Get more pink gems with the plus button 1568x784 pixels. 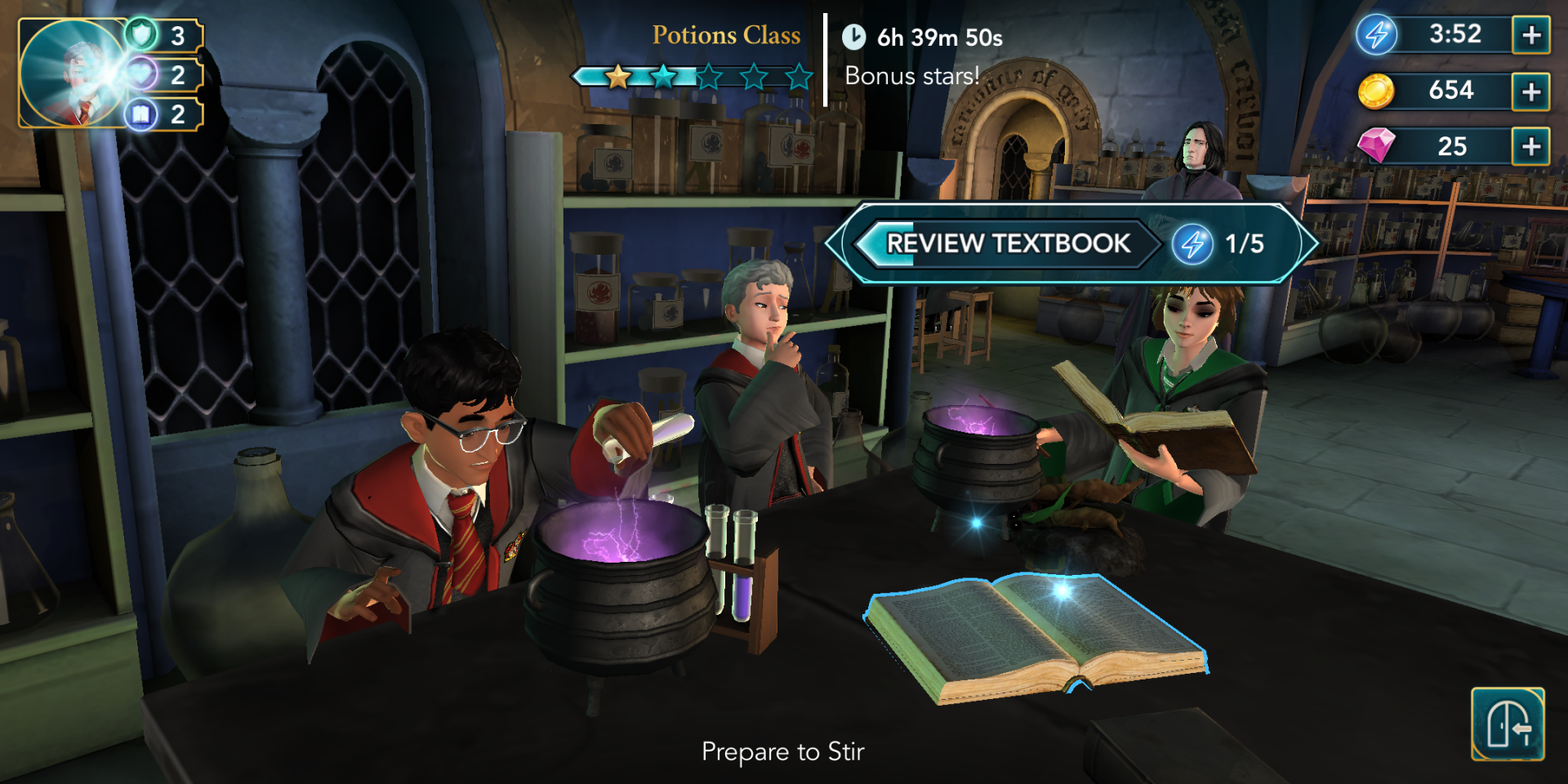(x=1531, y=147)
